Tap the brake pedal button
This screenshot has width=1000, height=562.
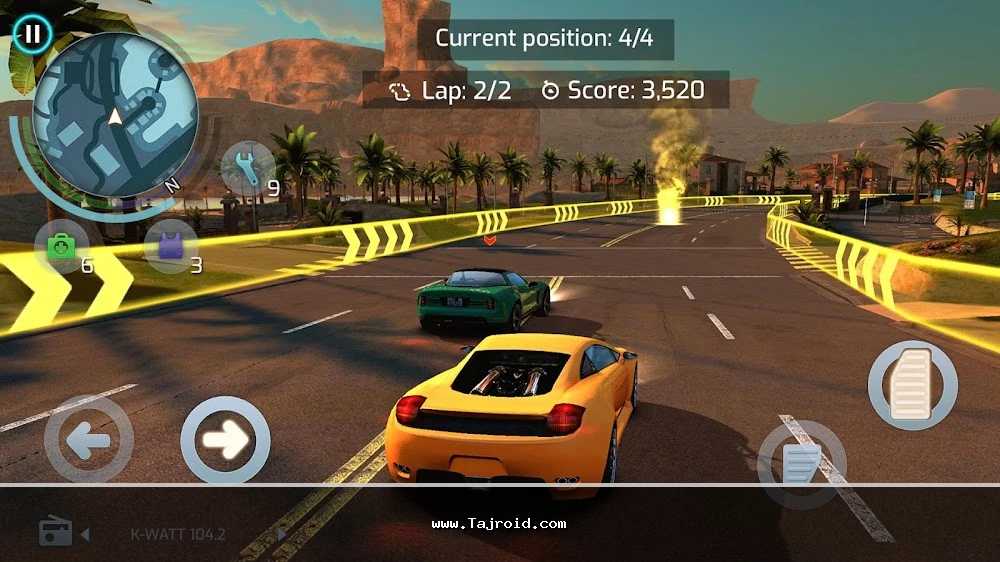click(x=802, y=463)
